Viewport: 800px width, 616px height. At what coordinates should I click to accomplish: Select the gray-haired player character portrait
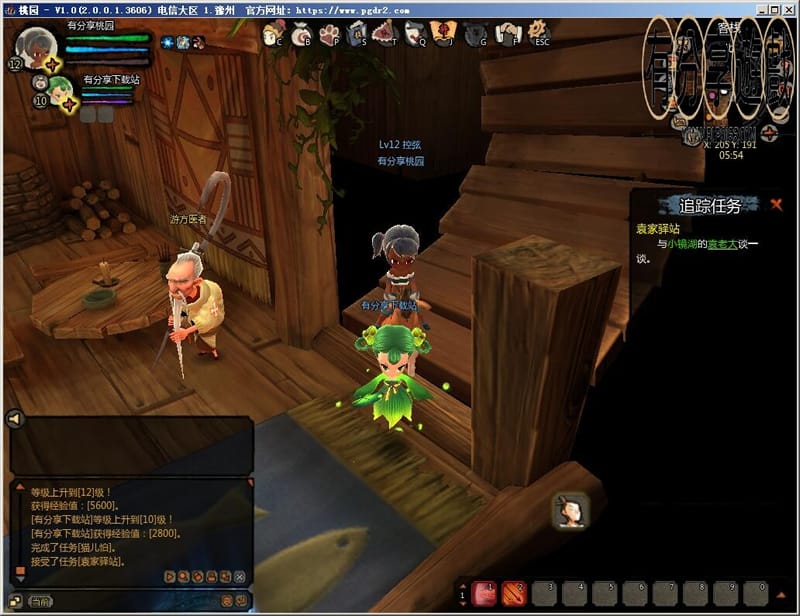coord(36,45)
